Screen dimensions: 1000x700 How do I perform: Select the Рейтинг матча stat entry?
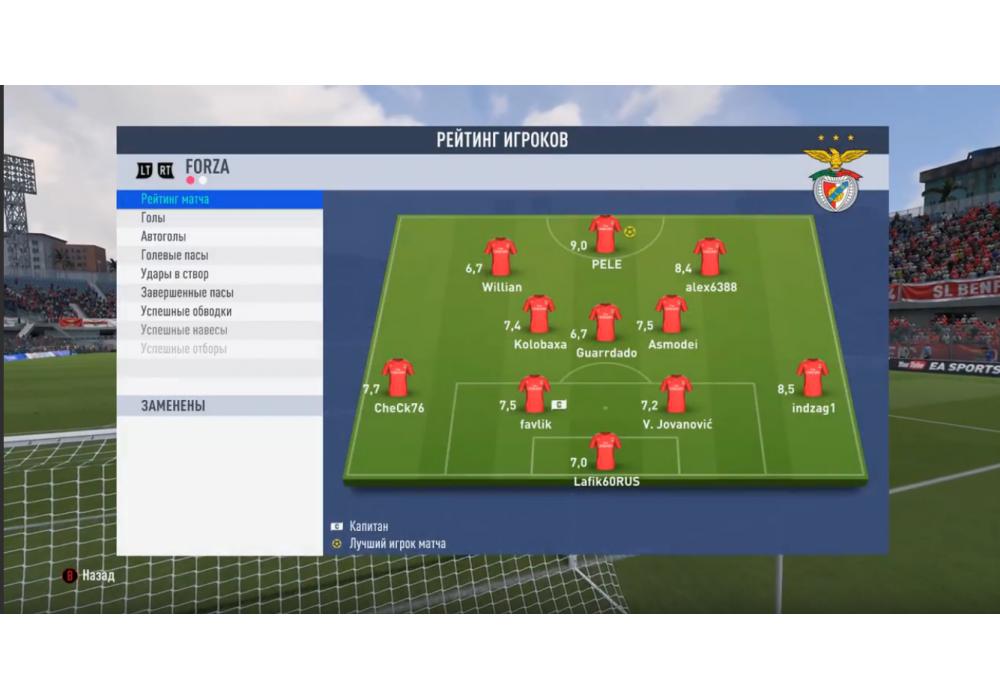(176, 200)
